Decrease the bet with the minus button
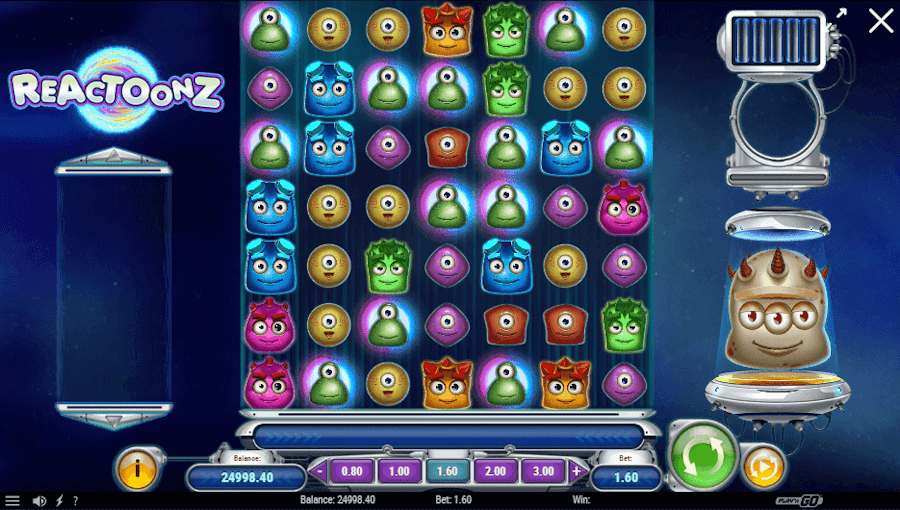 (320, 471)
